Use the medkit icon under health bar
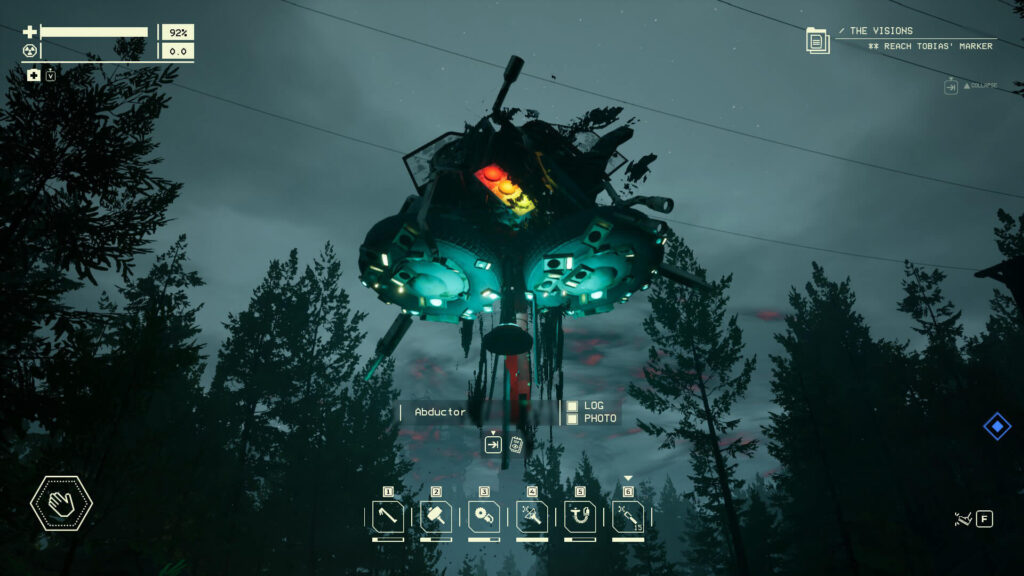This screenshot has height=576, width=1024. coord(34,75)
